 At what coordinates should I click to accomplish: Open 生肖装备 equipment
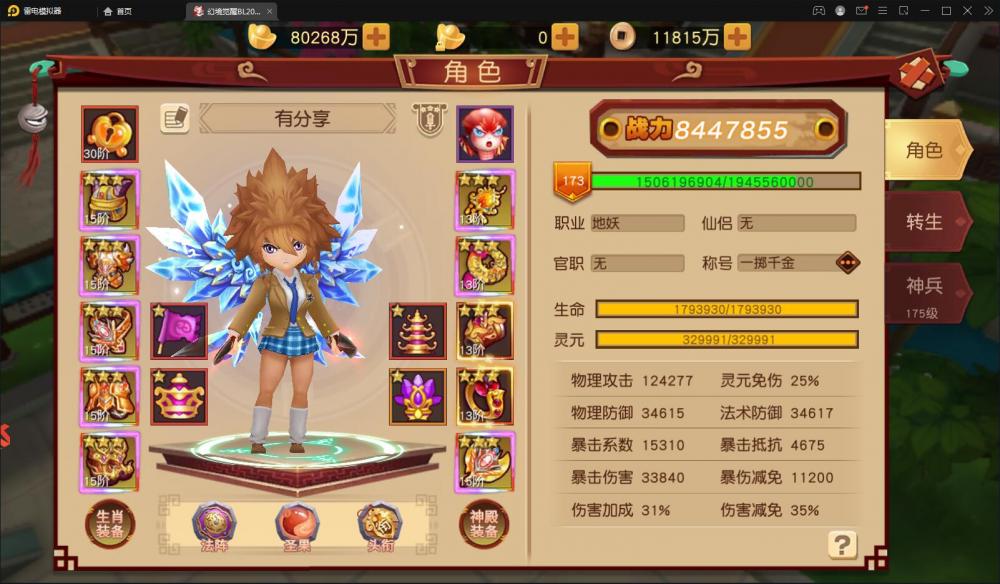pos(110,524)
